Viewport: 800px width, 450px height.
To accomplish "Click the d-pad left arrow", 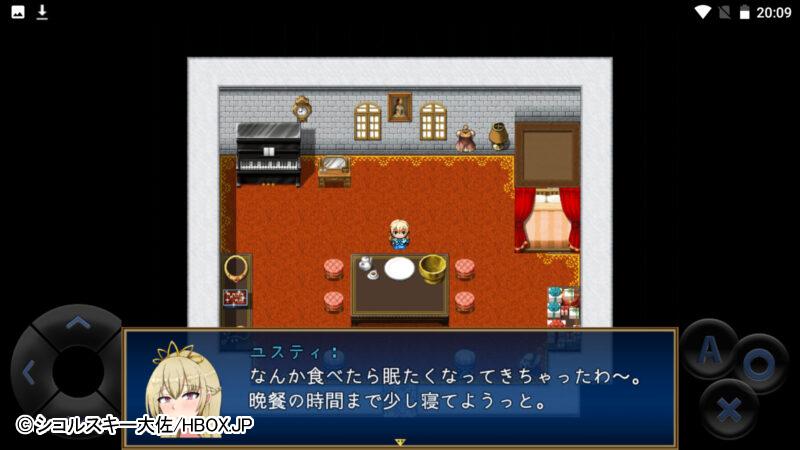I will (x=28, y=373).
